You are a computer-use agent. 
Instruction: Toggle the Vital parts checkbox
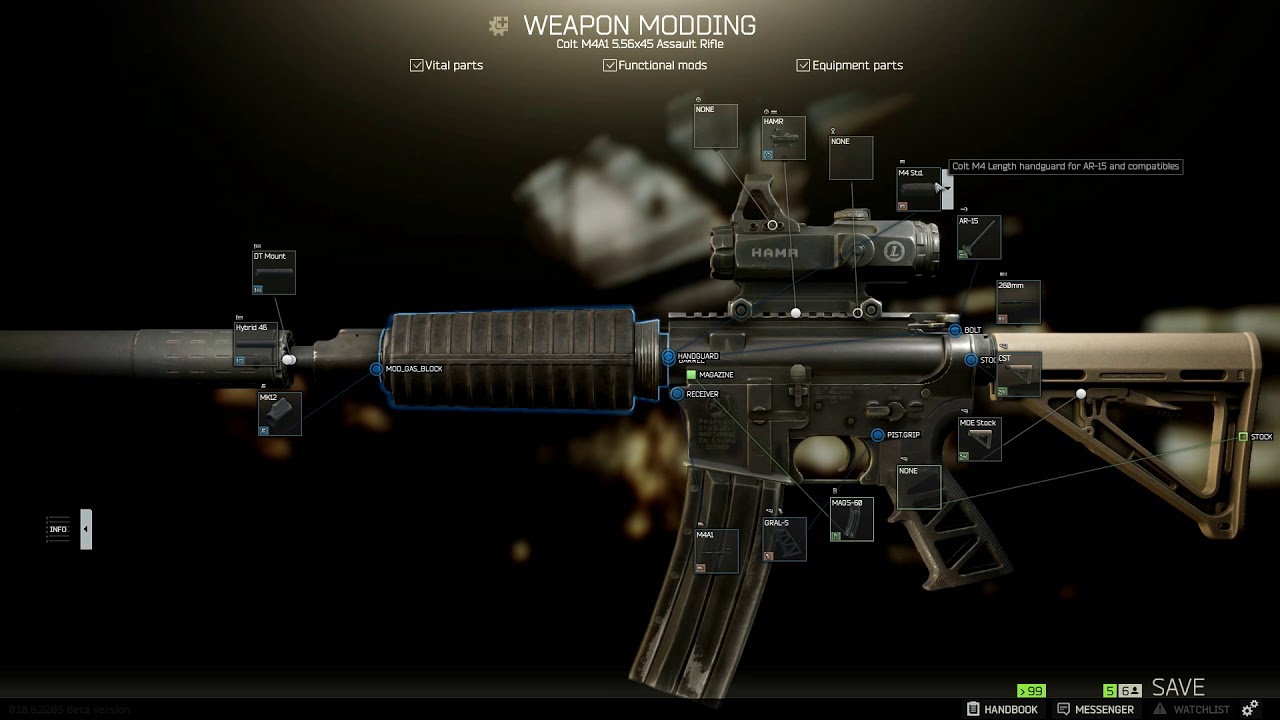coord(417,65)
